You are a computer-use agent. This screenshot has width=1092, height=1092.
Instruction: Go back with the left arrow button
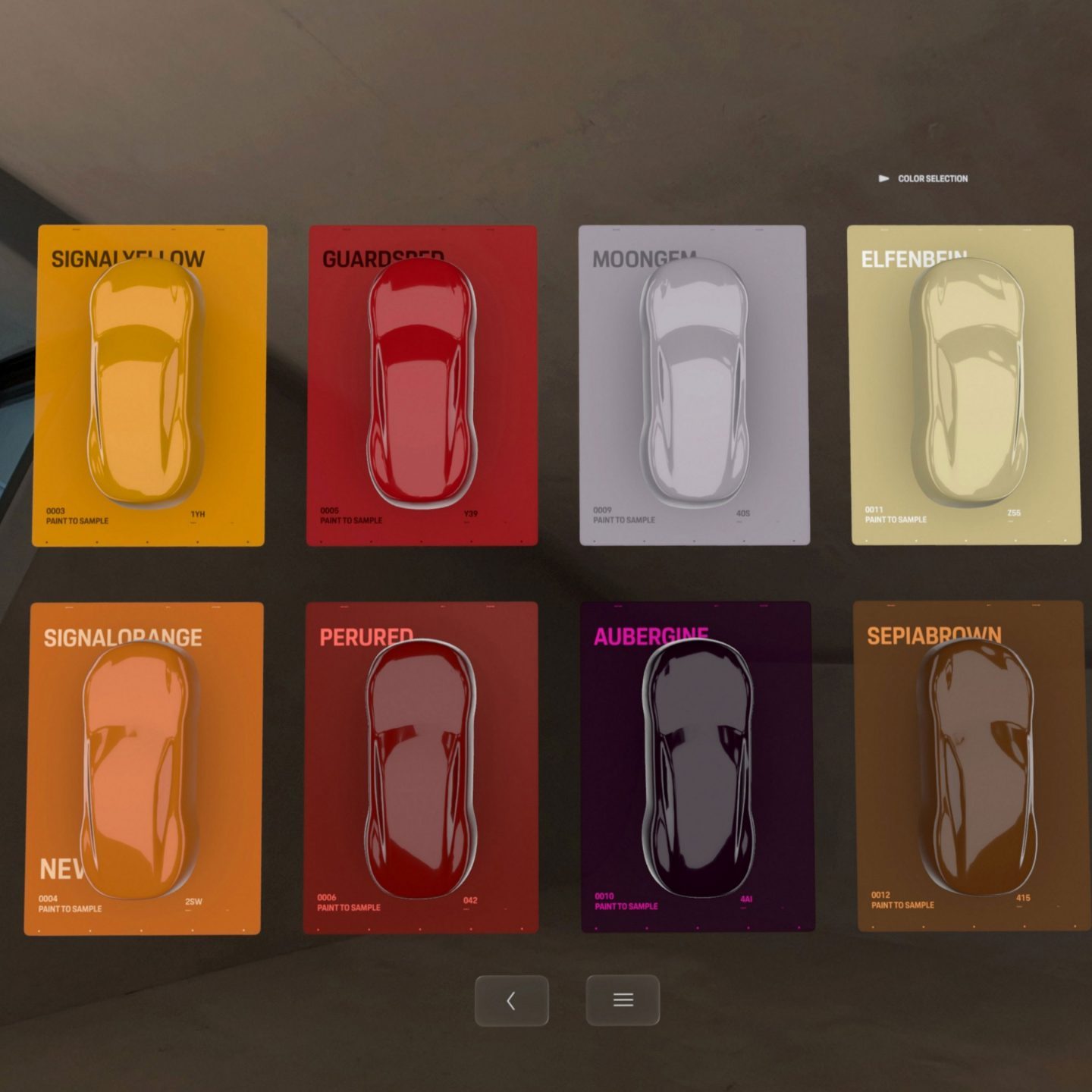511,1001
